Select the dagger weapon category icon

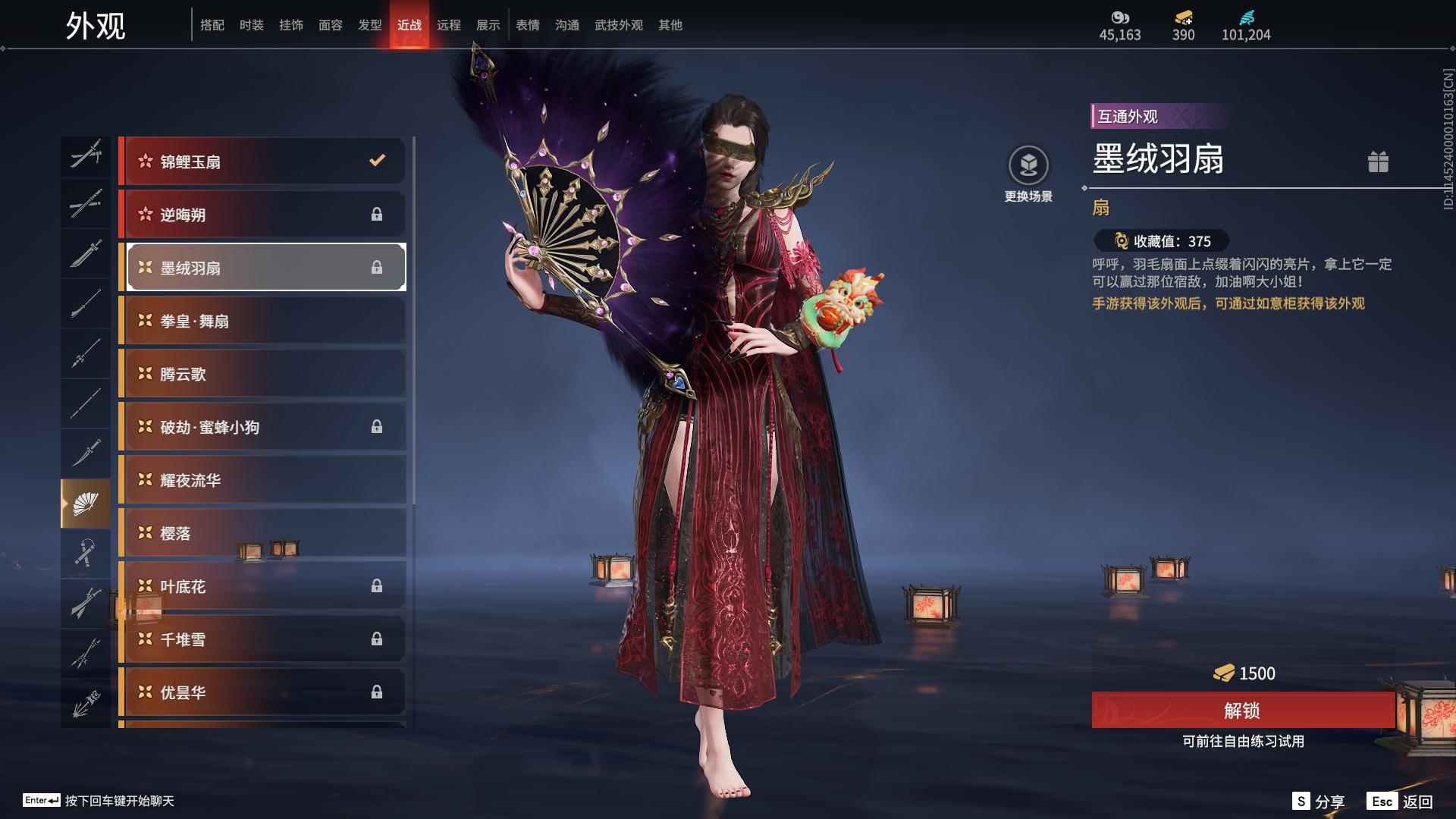tap(86, 453)
